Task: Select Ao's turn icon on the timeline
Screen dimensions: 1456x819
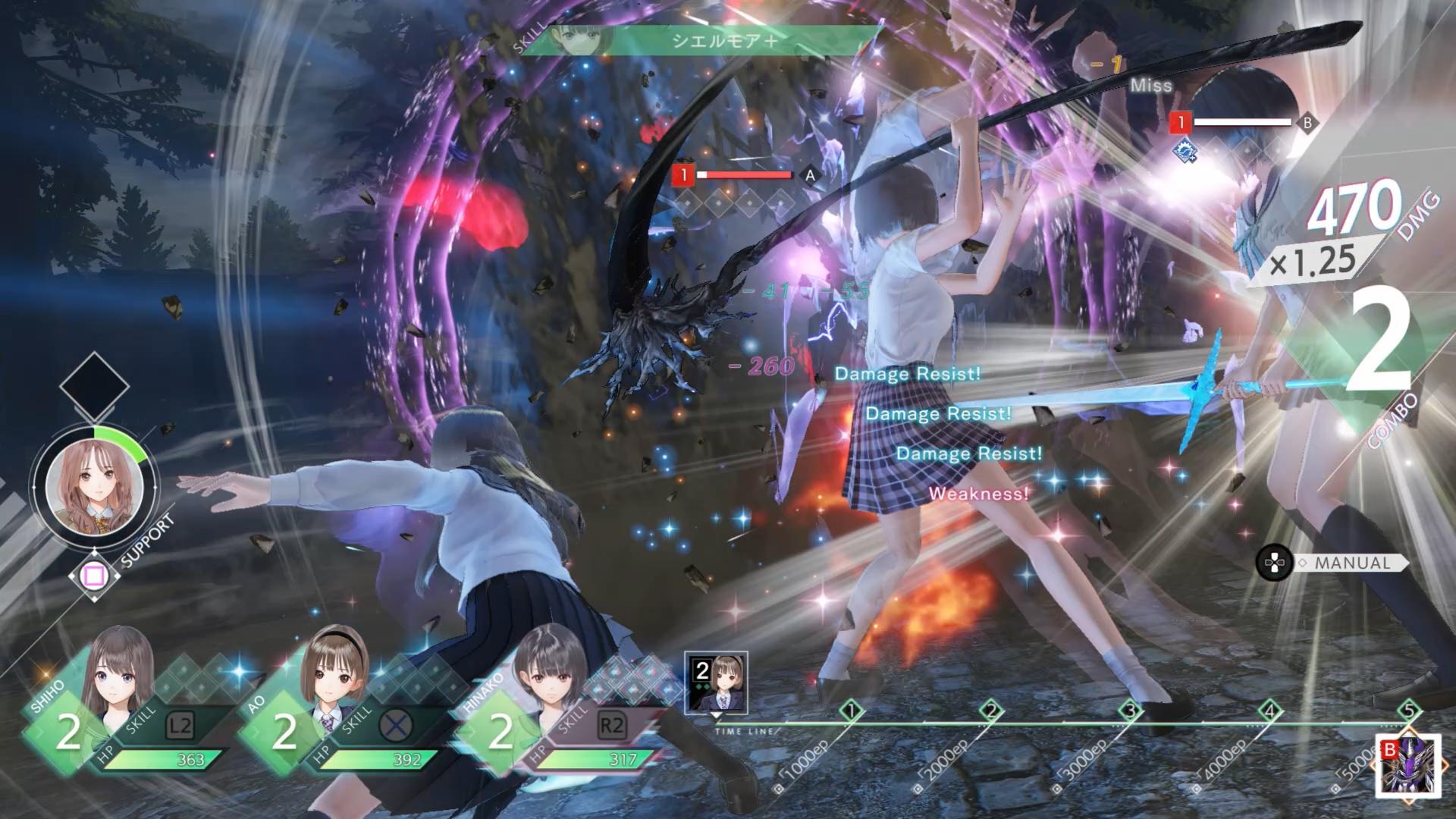Action: tap(716, 682)
